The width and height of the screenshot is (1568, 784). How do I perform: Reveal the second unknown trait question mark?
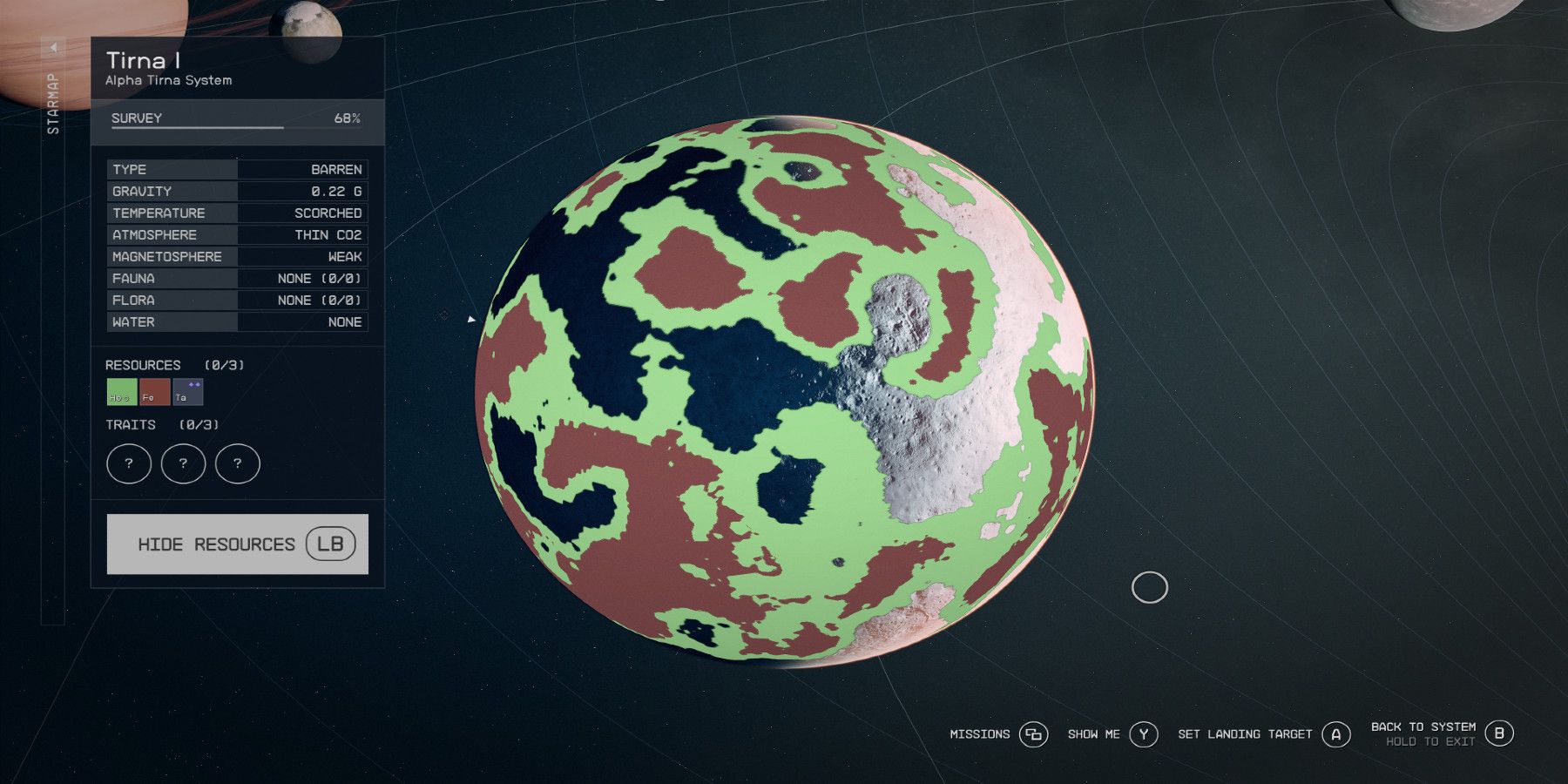coord(183,463)
